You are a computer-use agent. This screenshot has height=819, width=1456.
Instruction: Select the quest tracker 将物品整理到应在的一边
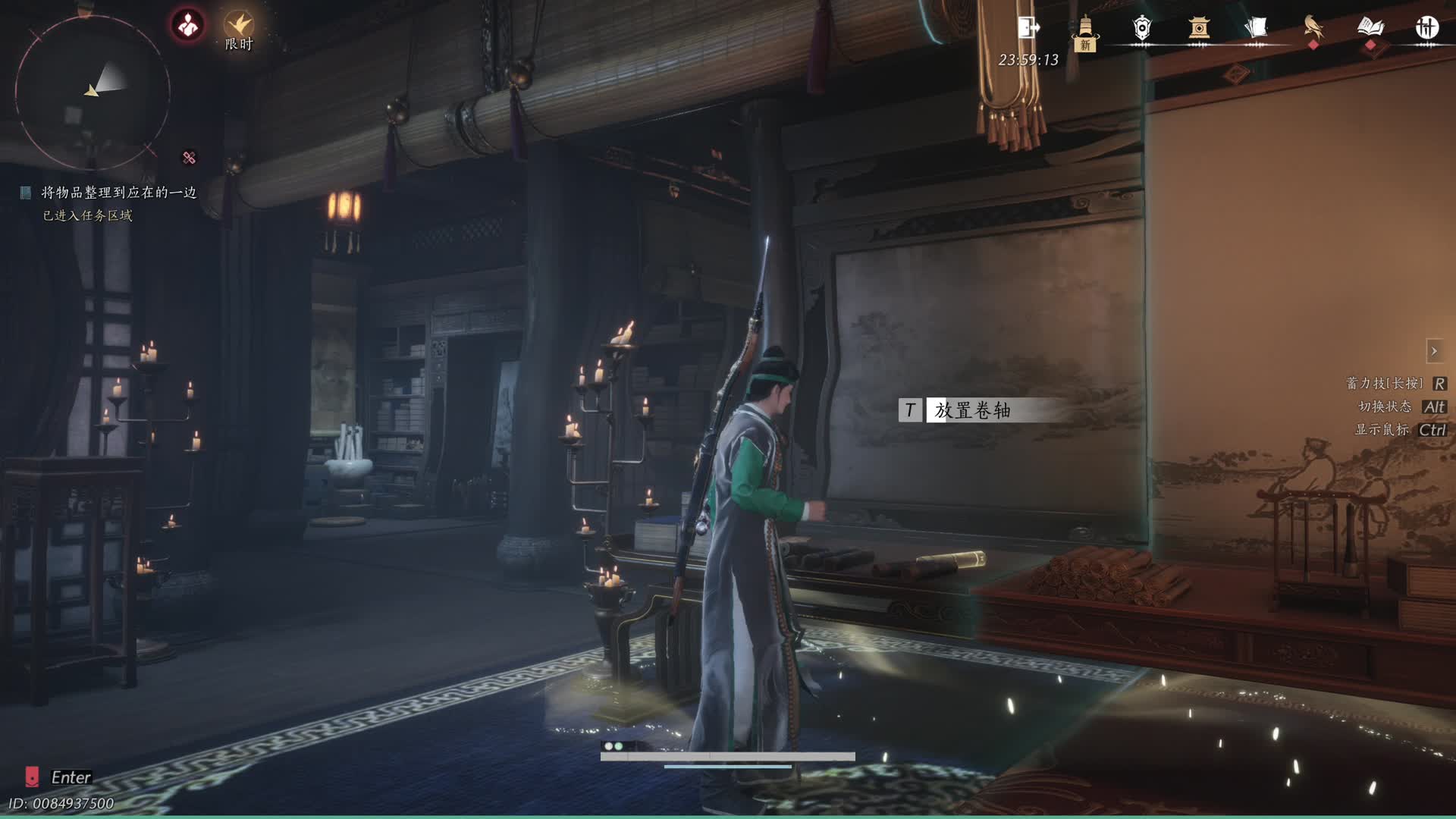click(x=118, y=193)
